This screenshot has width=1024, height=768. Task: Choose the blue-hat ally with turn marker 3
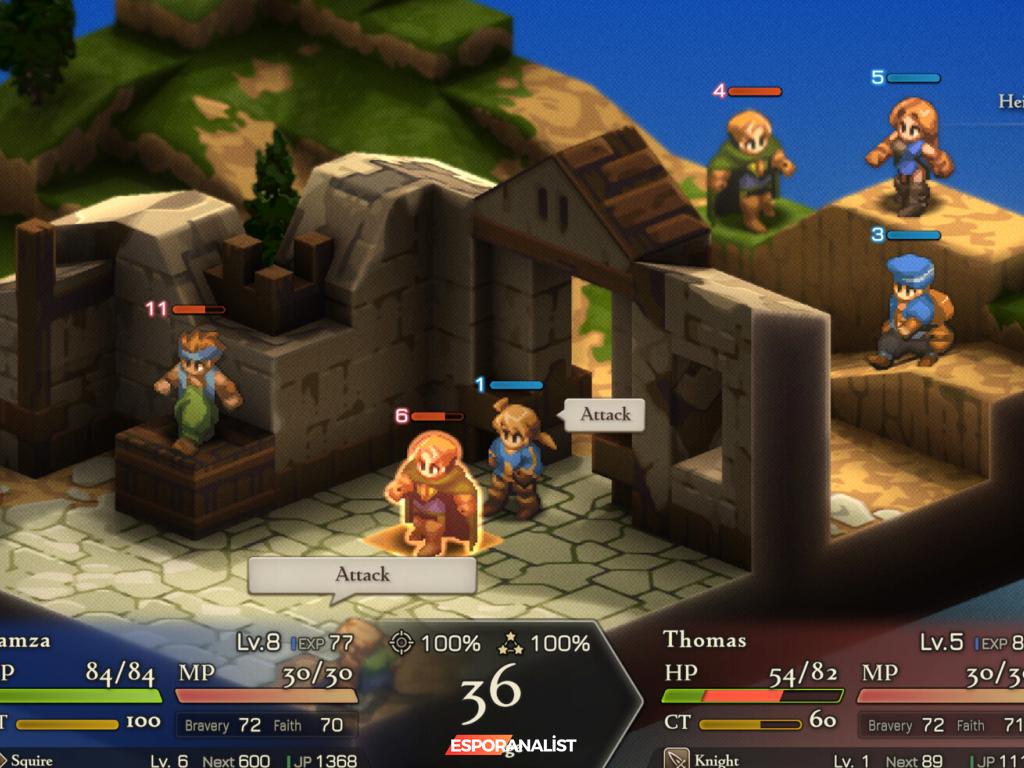(908, 310)
